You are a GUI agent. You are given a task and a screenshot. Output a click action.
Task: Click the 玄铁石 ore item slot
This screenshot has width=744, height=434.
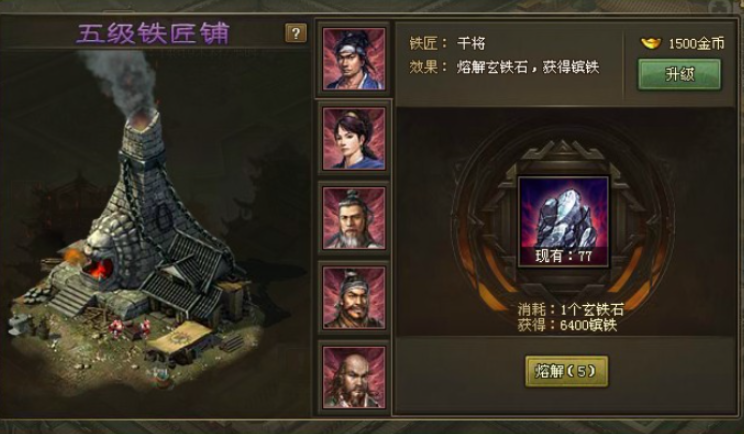click(x=563, y=221)
